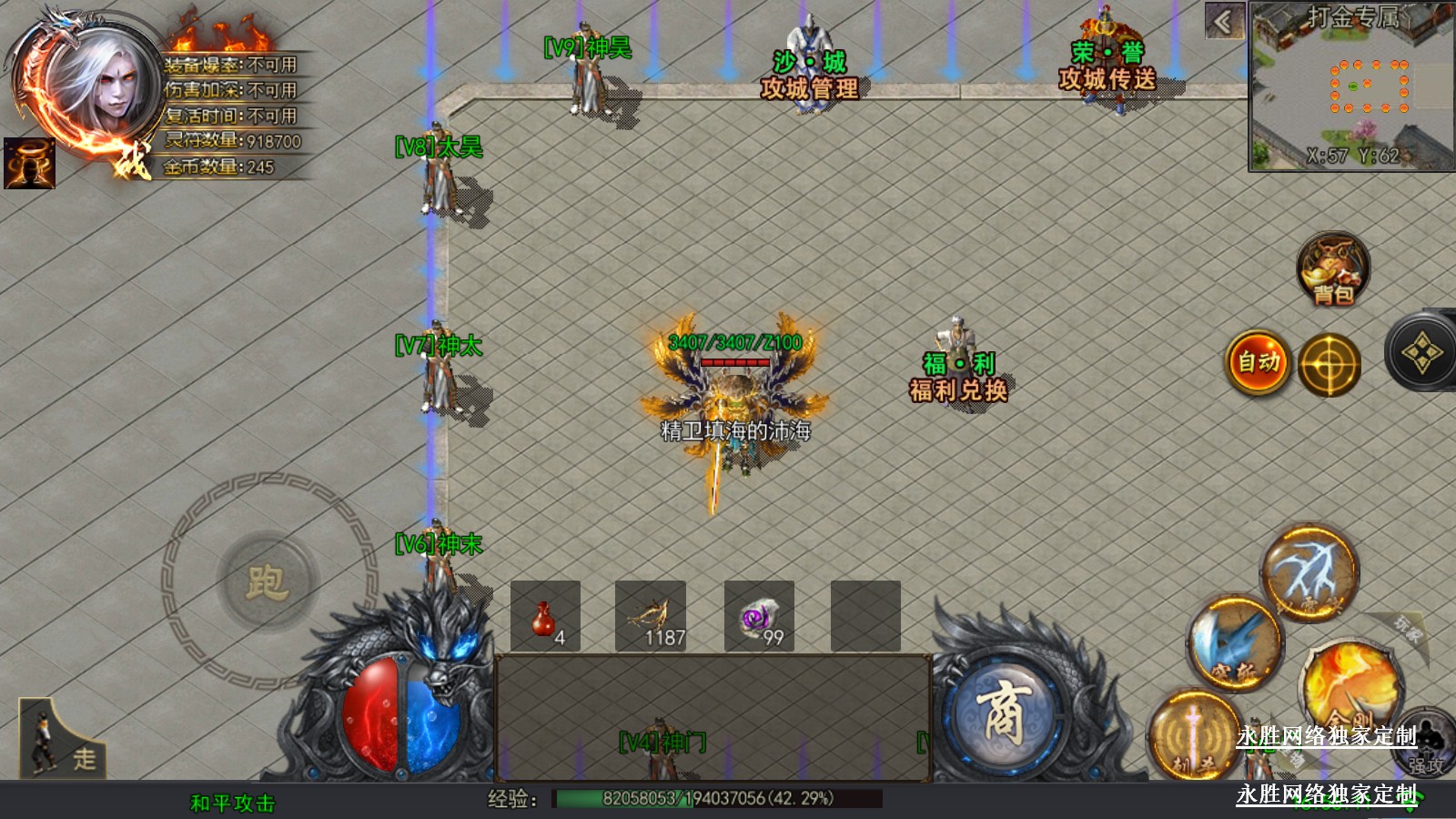Open the 商 shop button
This screenshot has height=819, width=1456.
(x=1003, y=714)
